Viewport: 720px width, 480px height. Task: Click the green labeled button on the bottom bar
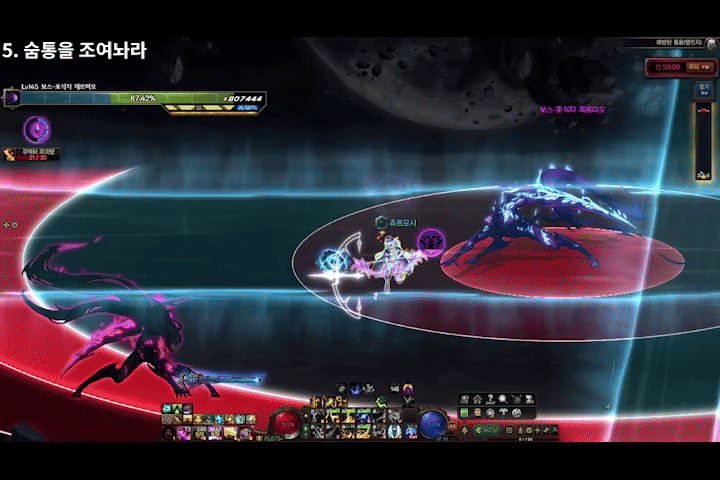(487, 430)
